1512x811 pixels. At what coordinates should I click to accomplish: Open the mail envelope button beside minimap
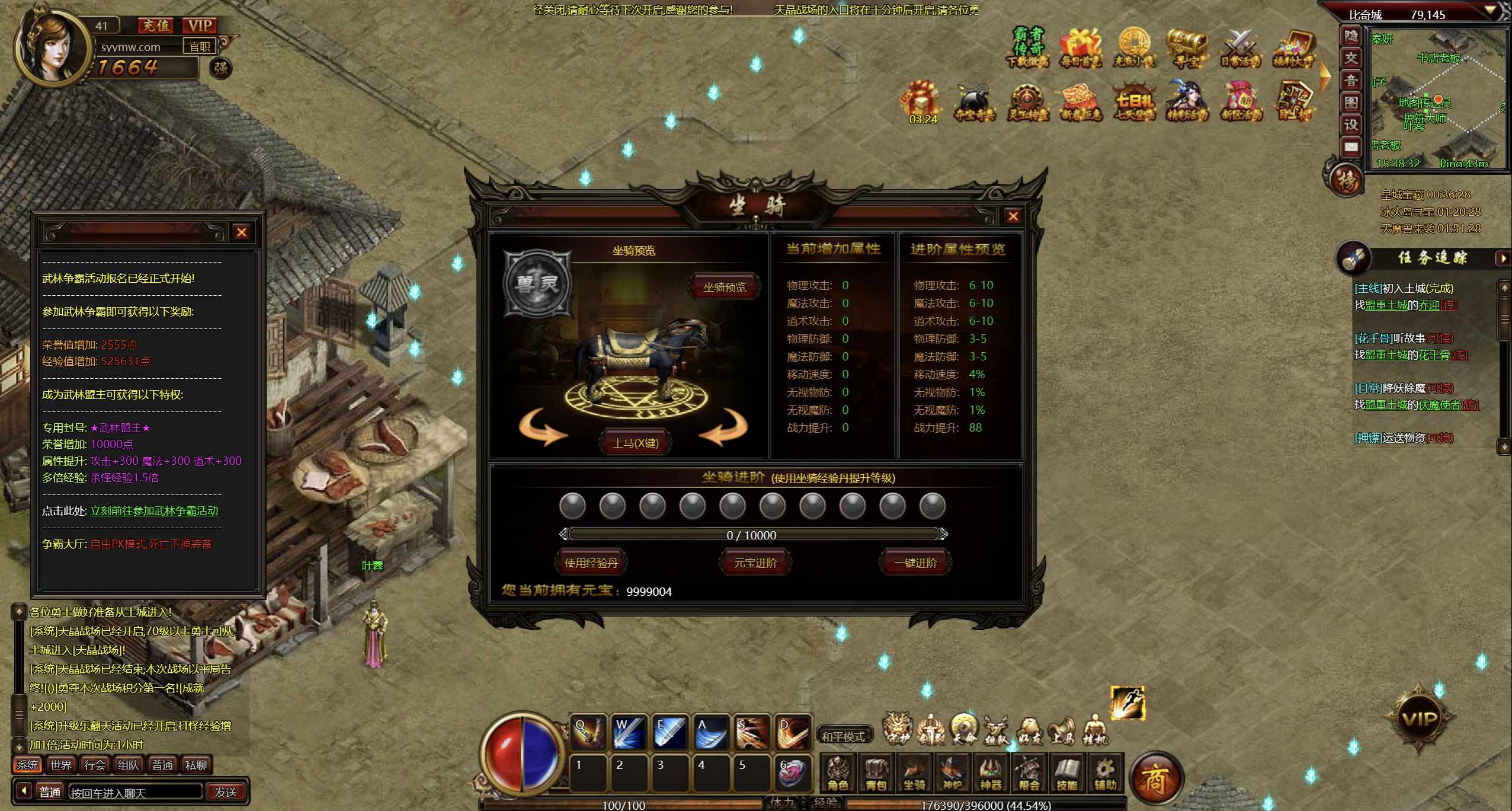(1351, 146)
